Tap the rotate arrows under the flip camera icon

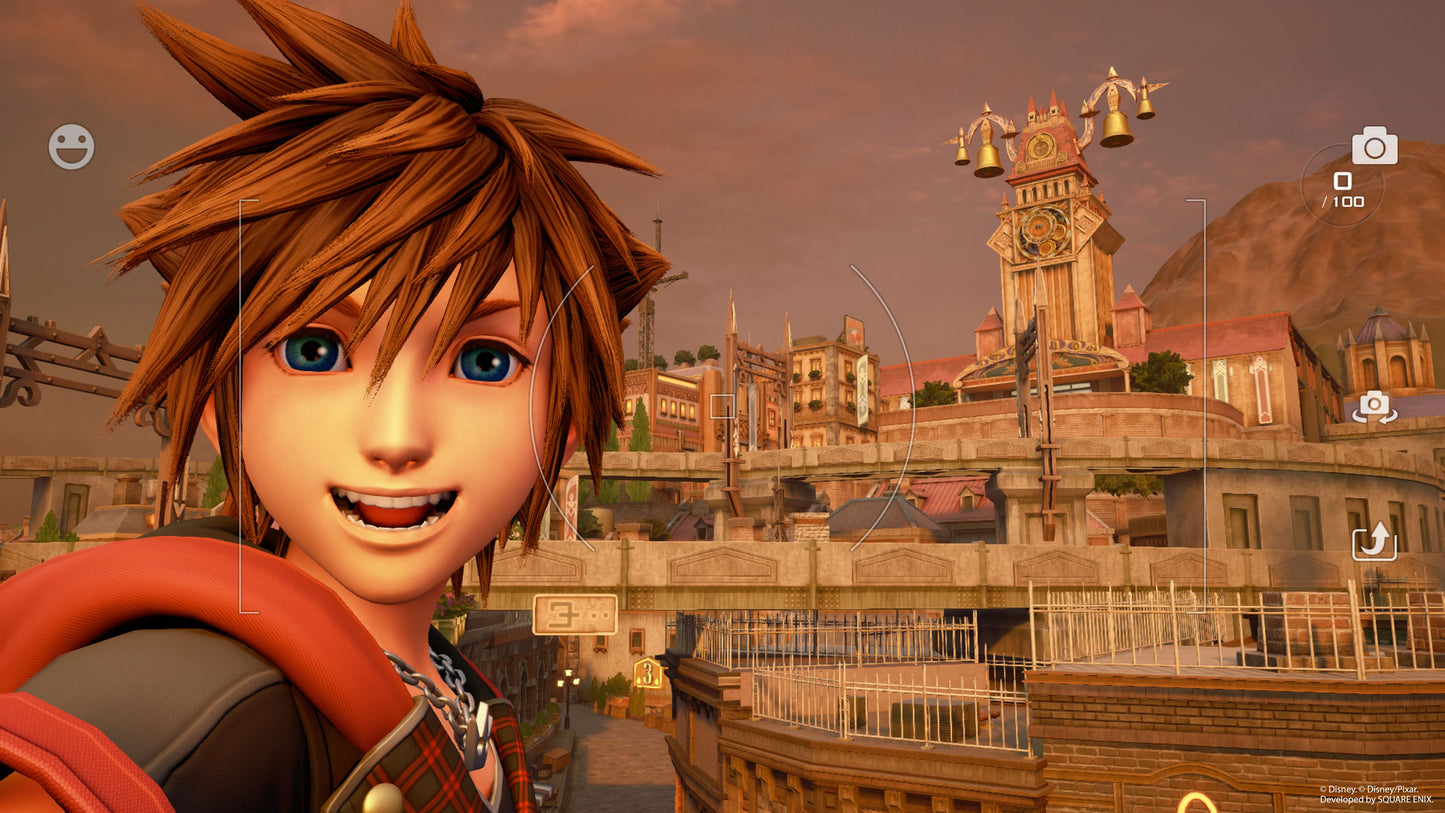click(x=1376, y=545)
